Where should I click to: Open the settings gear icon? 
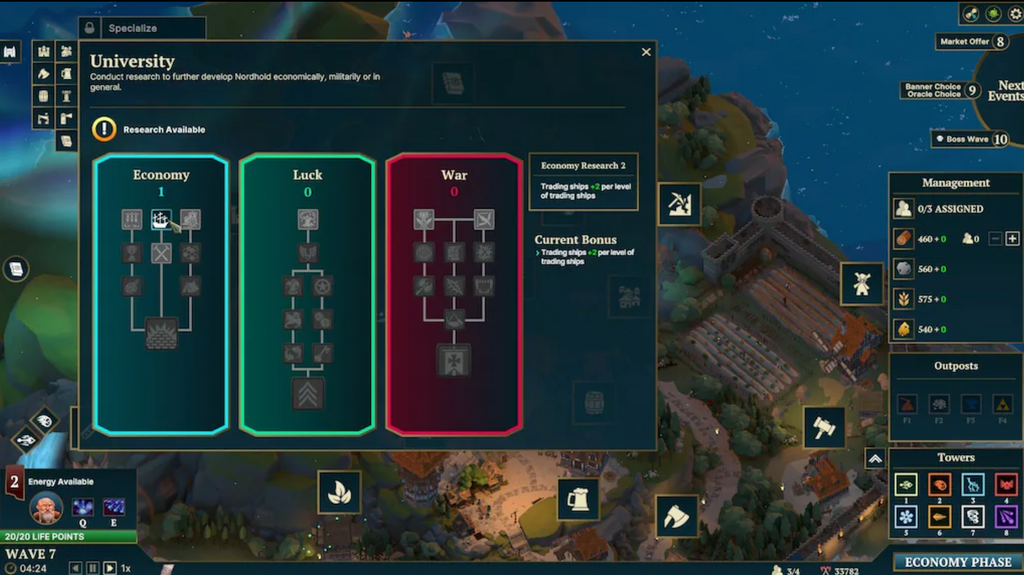[x=1013, y=14]
